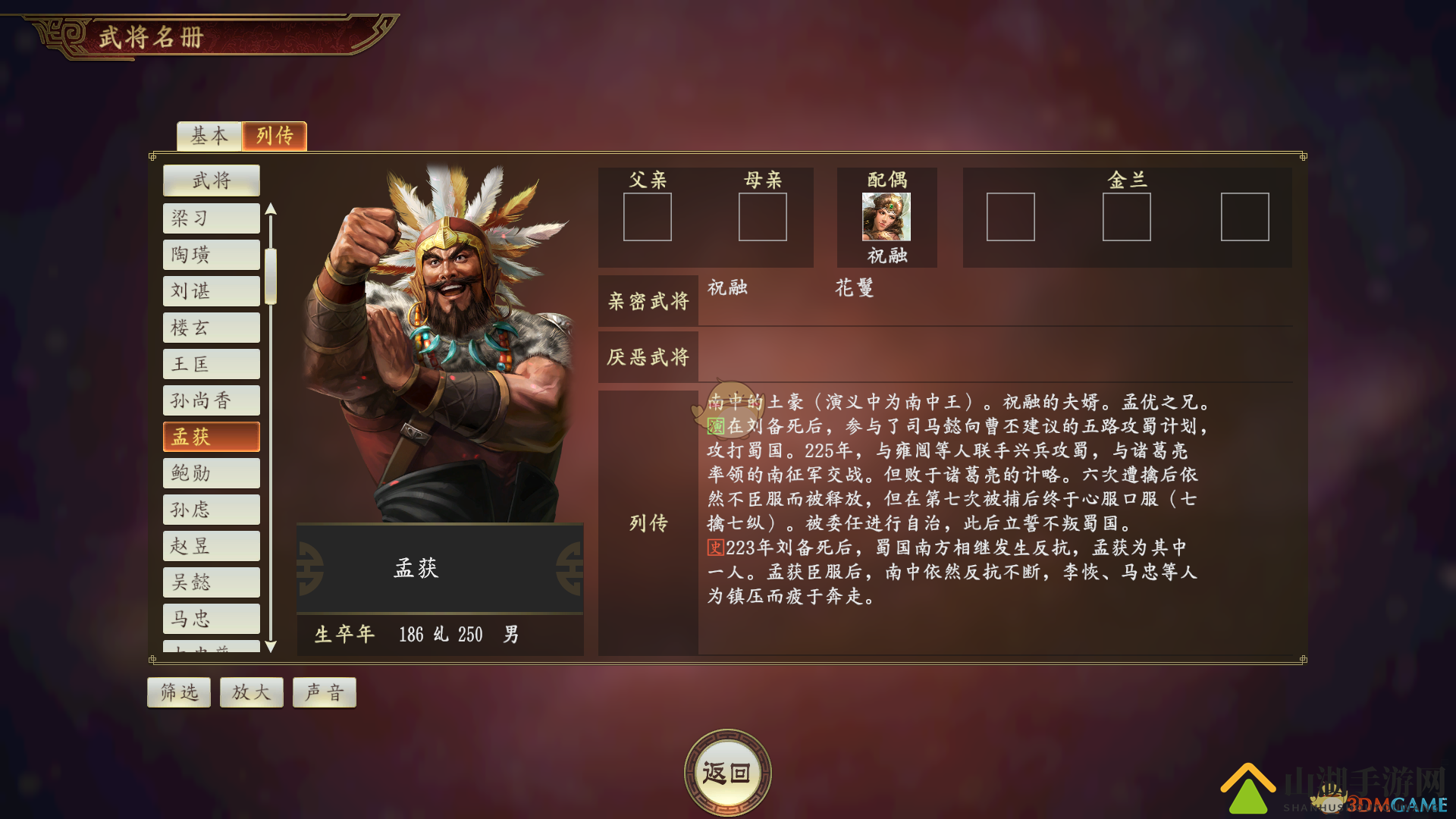1456x819 pixels.
Task: Click the scroll-up arrow on the list
Action: [271, 207]
